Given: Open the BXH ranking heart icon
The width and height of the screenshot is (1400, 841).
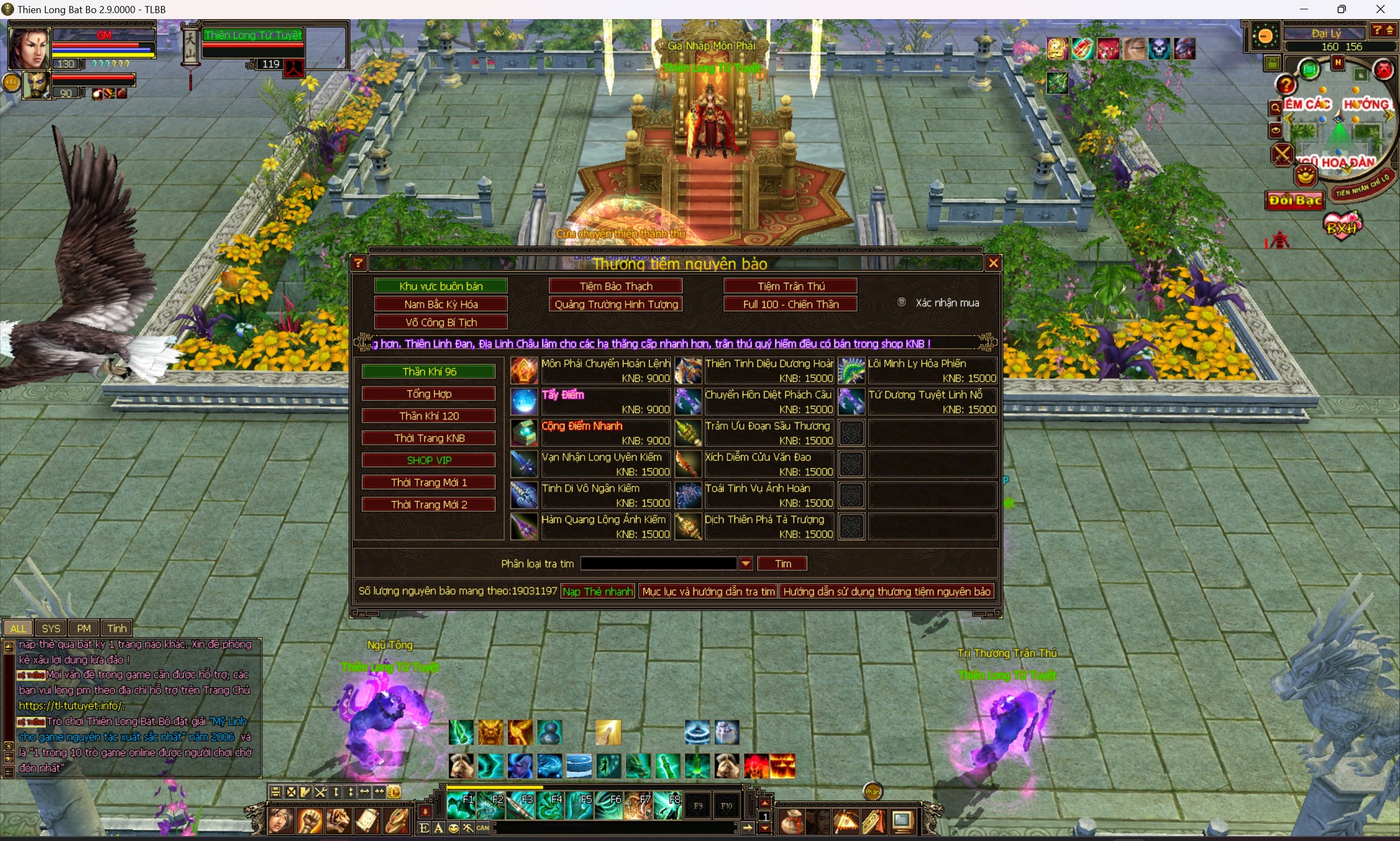Looking at the screenshot, I should [x=1342, y=226].
